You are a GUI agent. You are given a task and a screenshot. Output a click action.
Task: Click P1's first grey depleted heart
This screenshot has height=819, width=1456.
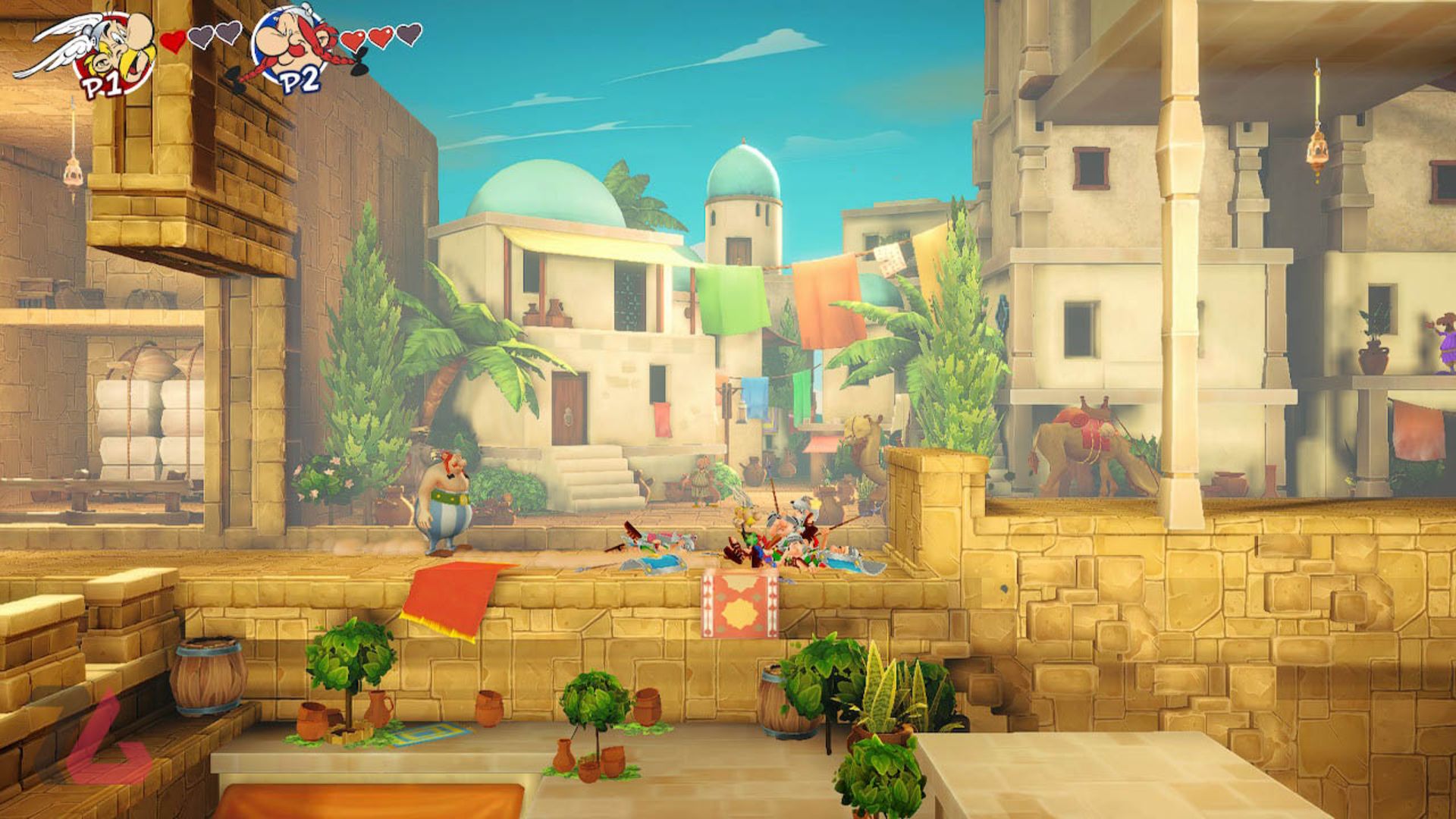(x=200, y=36)
